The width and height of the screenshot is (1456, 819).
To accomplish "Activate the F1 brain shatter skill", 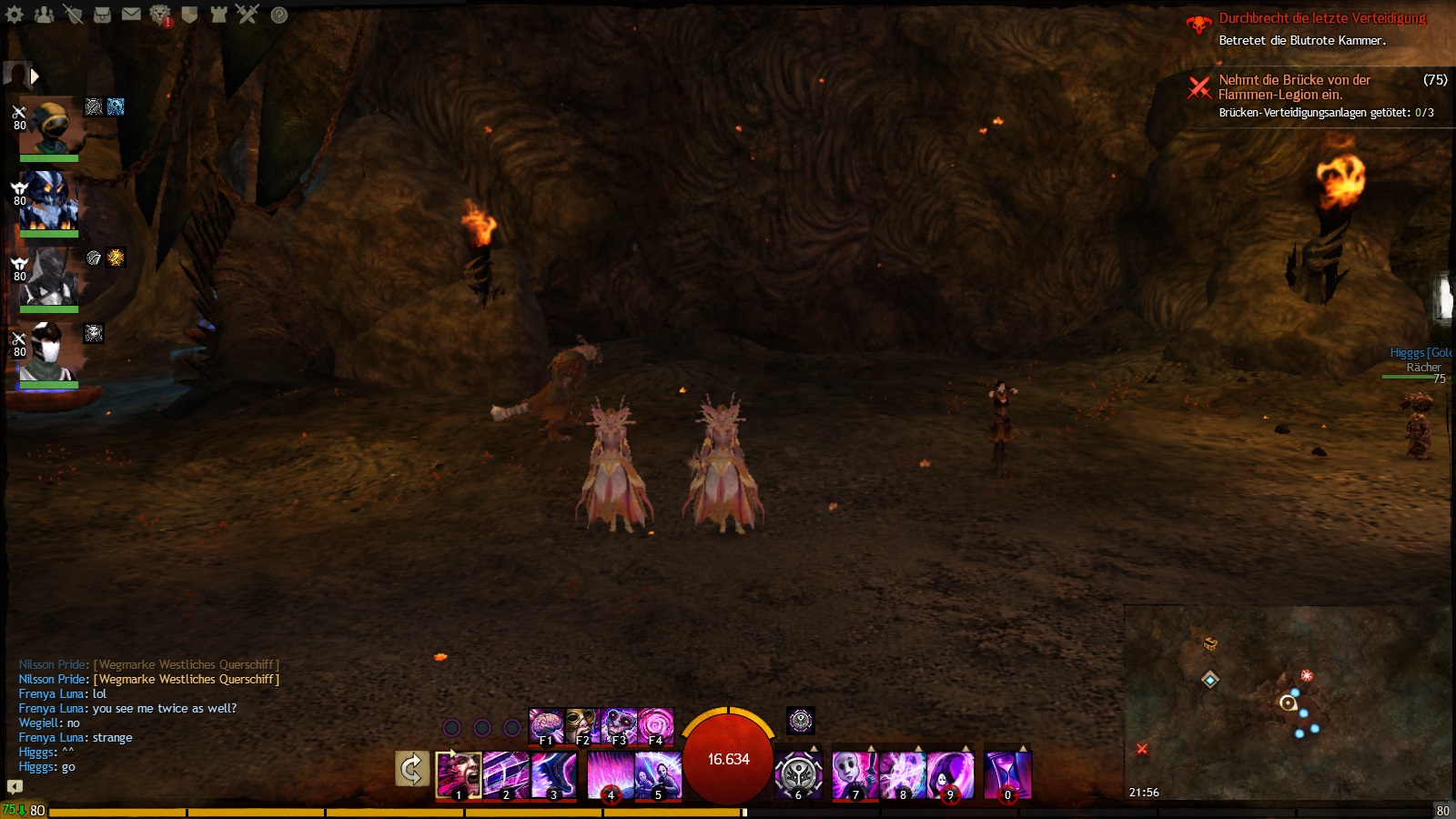I will (x=546, y=725).
